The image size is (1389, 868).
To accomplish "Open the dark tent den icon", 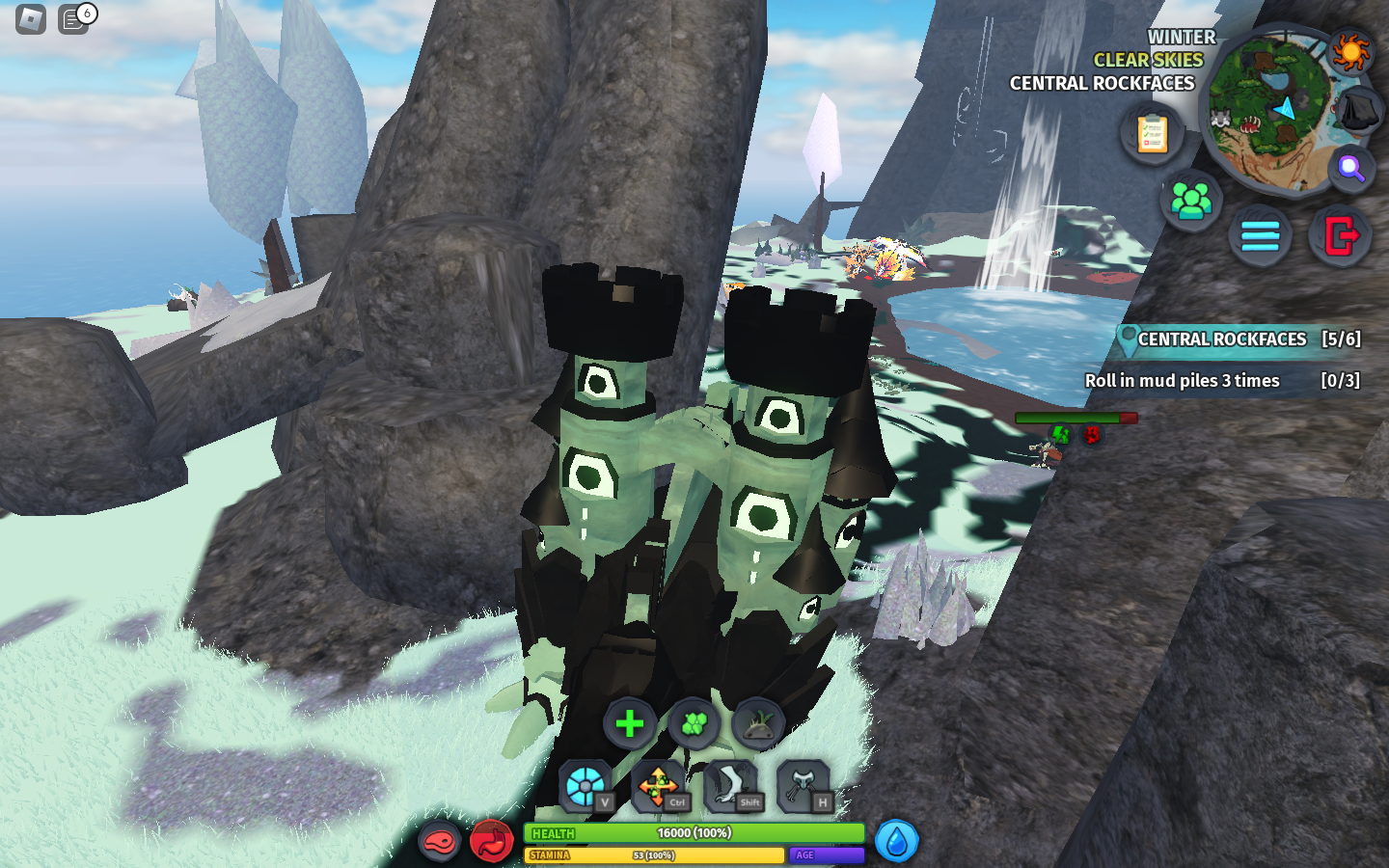I will click(1358, 111).
